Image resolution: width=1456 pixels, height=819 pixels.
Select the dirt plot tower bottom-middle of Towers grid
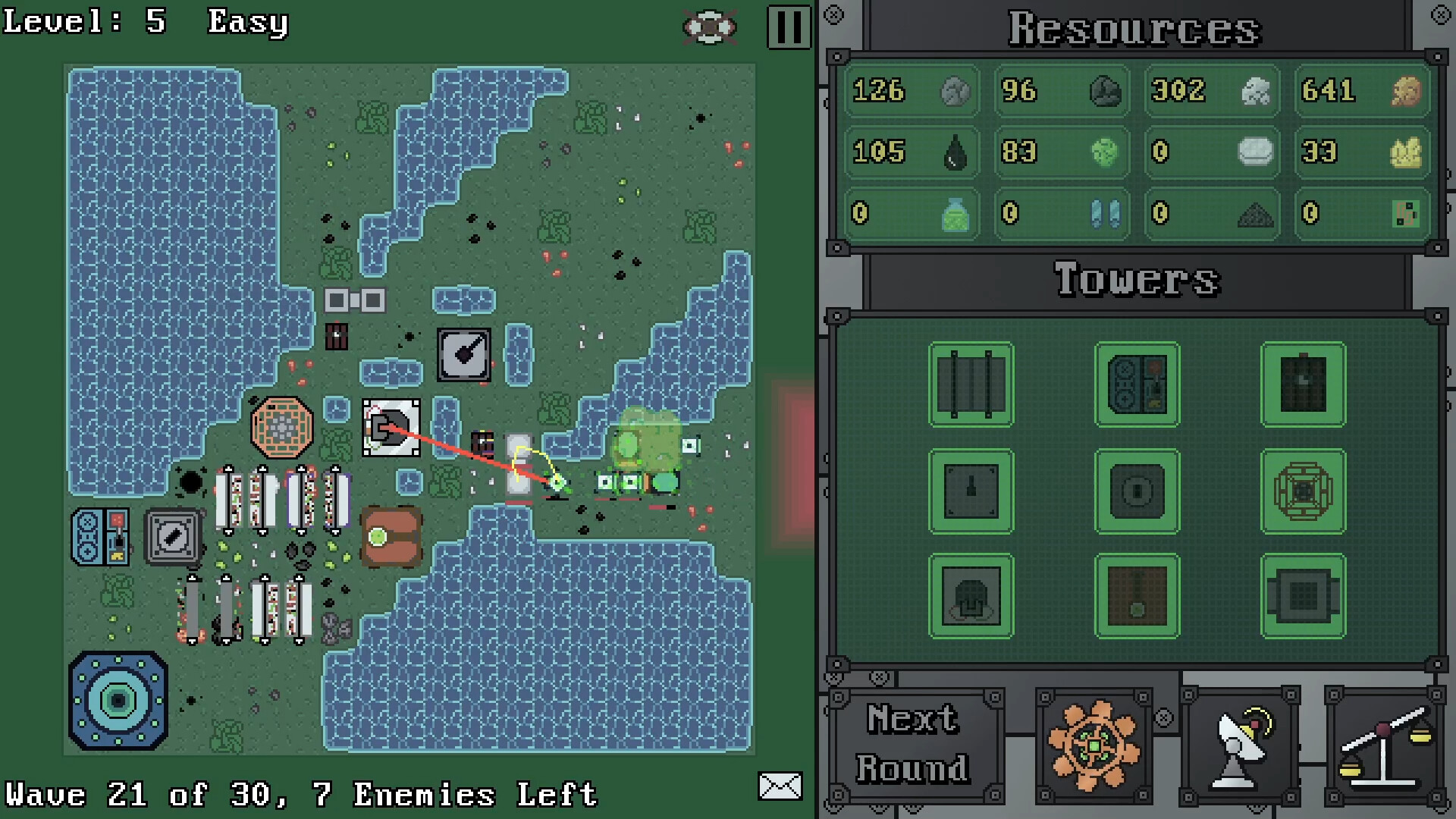[x=1137, y=595]
